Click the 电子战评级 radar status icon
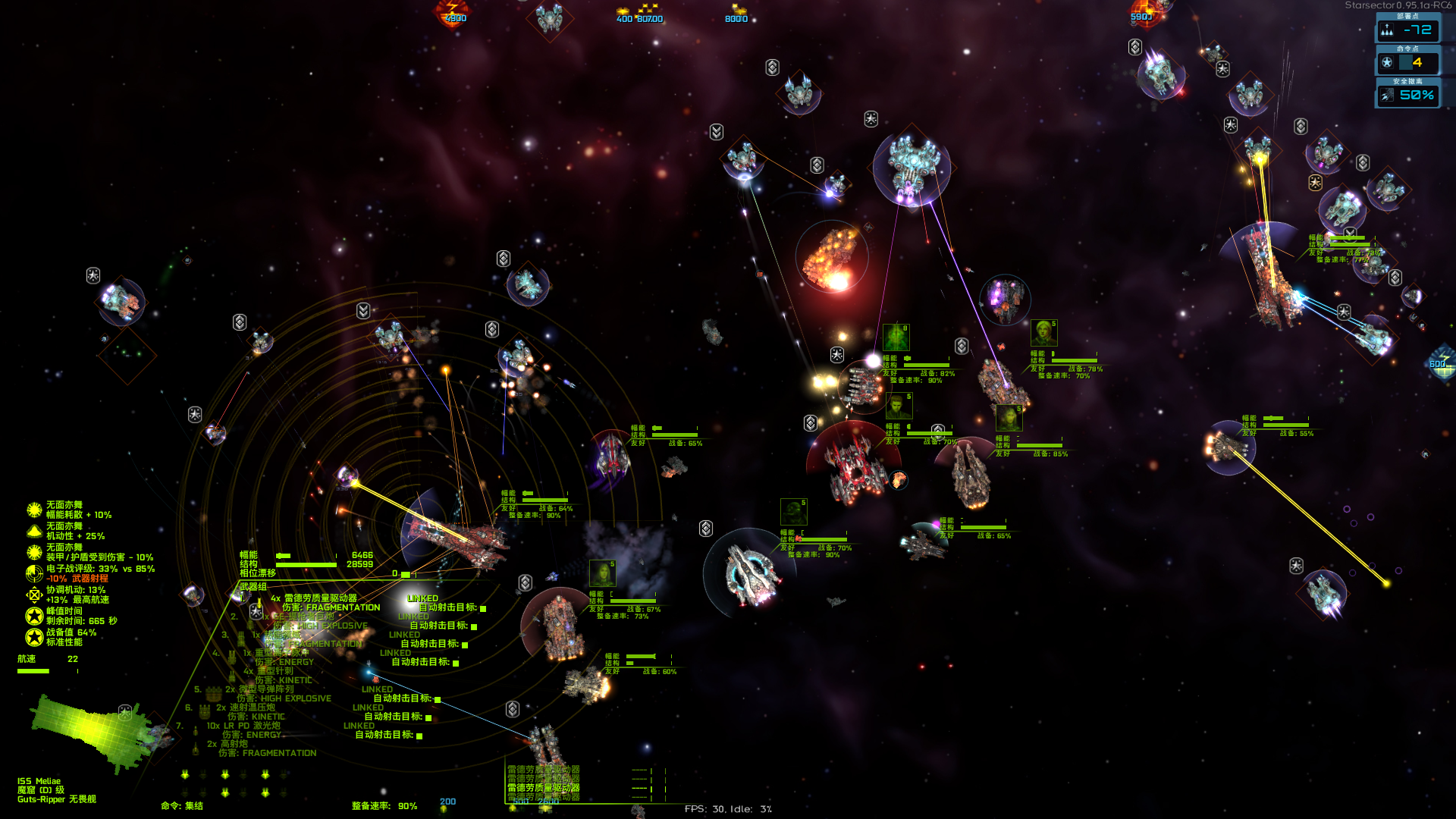The width and height of the screenshot is (1456, 819). [34, 573]
